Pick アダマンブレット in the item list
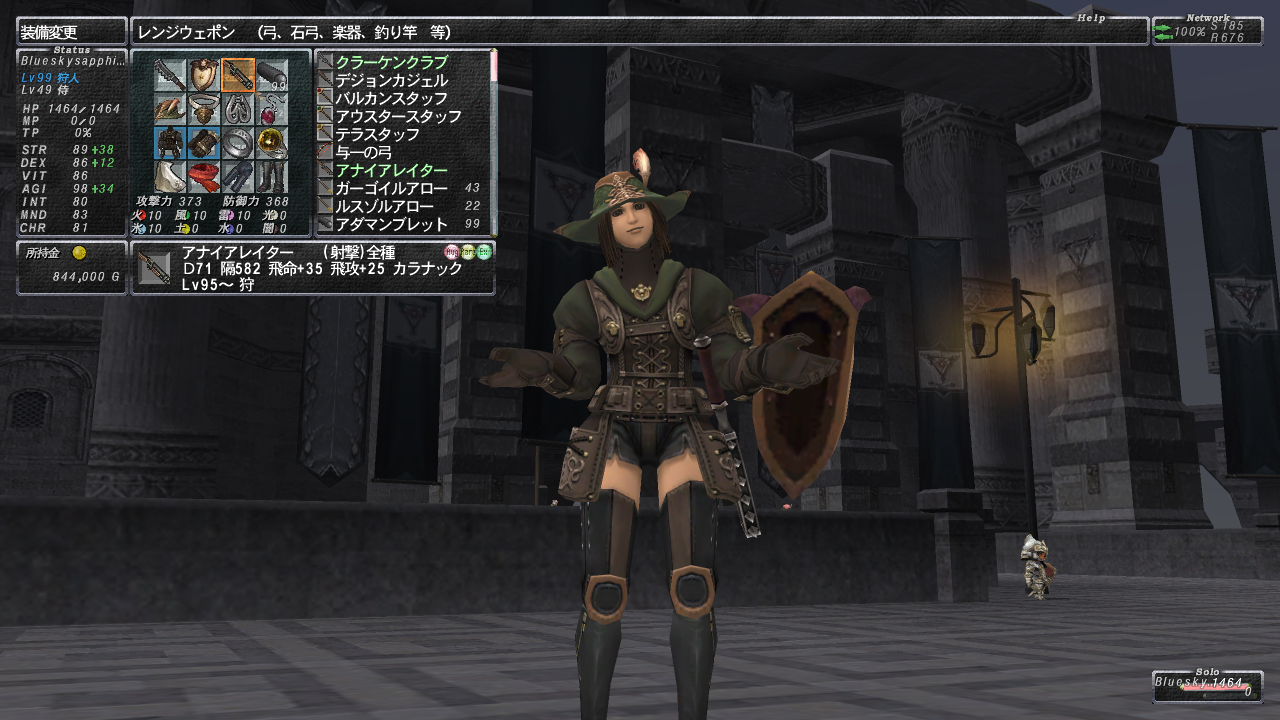Image resolution: width=1280 pixels, height=720 pixels. click(x=393, y=224)
